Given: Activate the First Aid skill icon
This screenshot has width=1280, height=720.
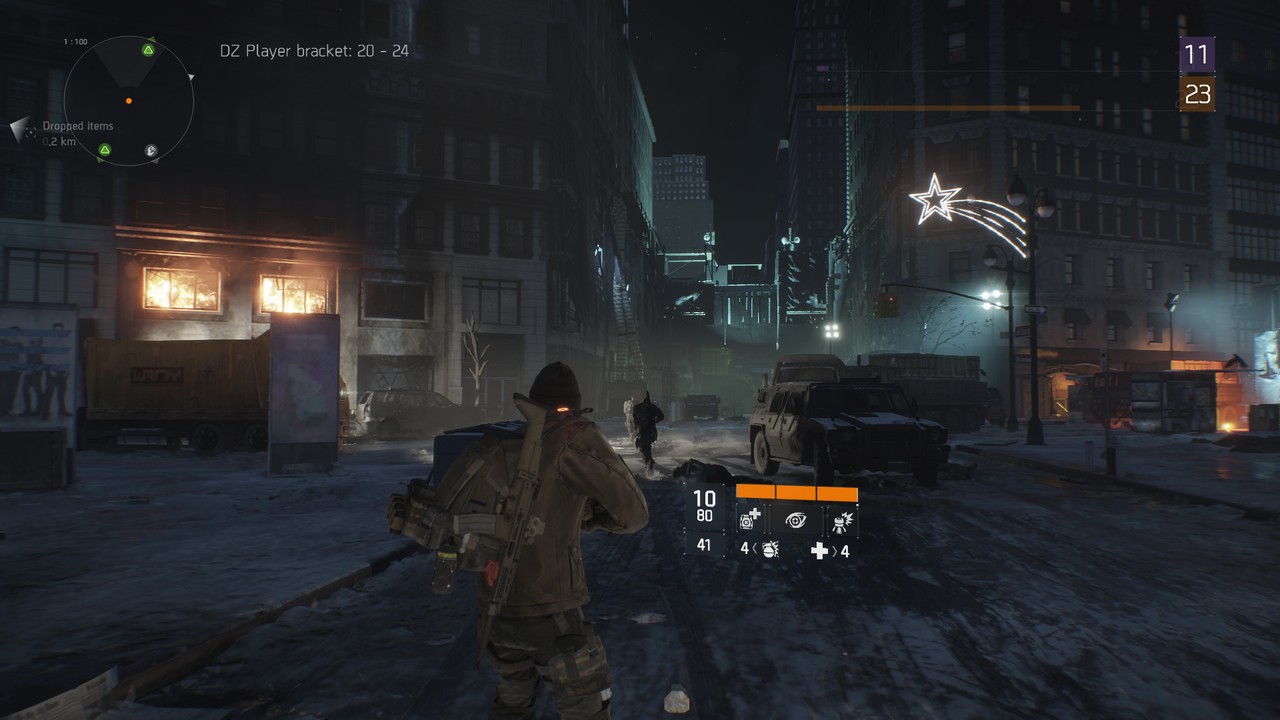Looking at the screenshot, I should 749,519.
